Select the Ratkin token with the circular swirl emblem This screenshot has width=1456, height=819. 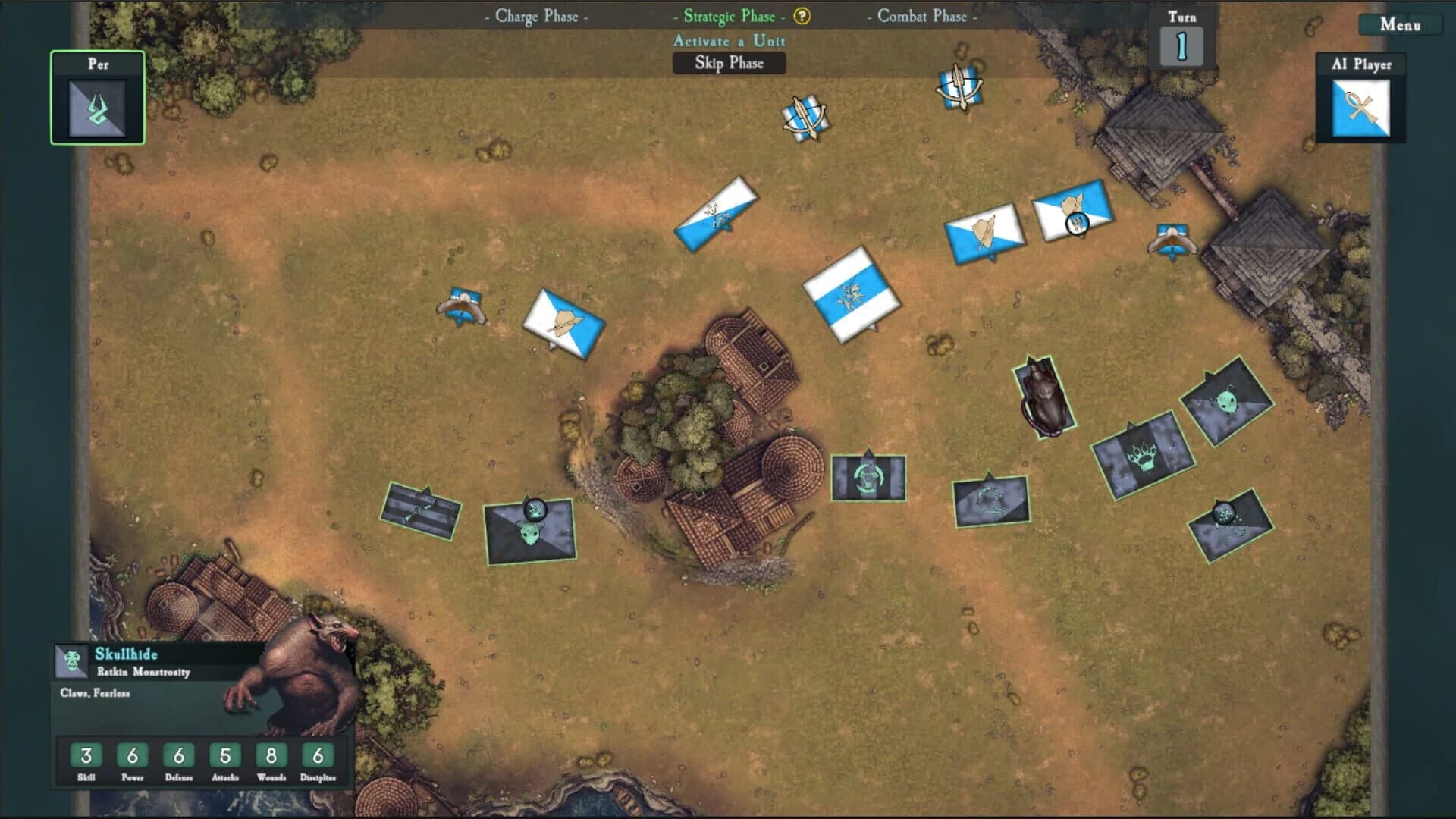[868, 478]
